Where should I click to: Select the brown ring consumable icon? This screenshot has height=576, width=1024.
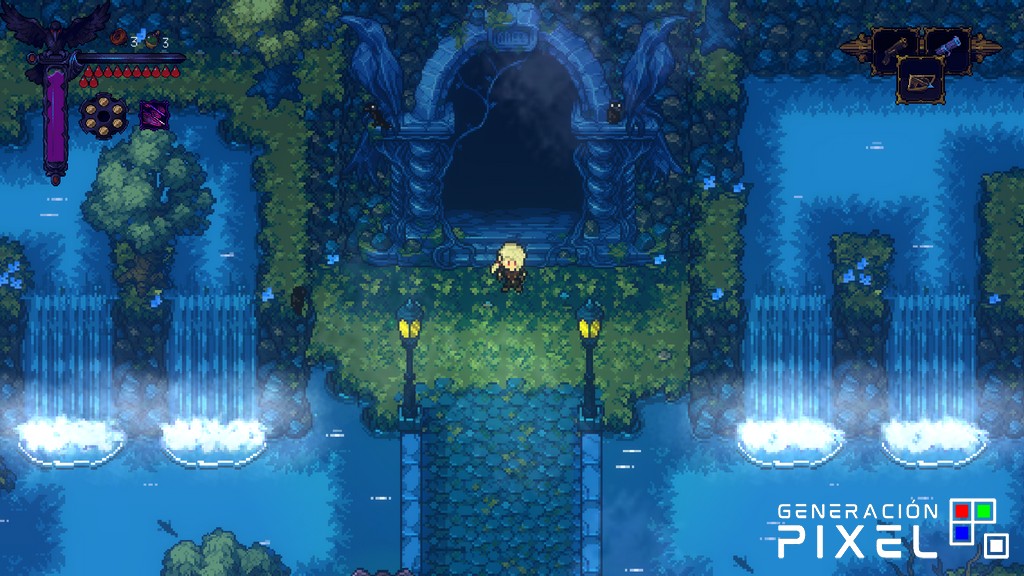(x=119, y=40)
